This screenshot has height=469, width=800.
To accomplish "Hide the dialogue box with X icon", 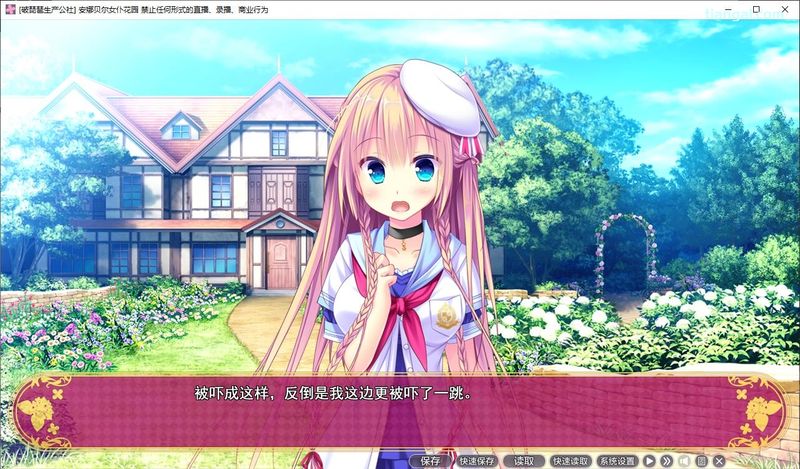I will 718,461.
